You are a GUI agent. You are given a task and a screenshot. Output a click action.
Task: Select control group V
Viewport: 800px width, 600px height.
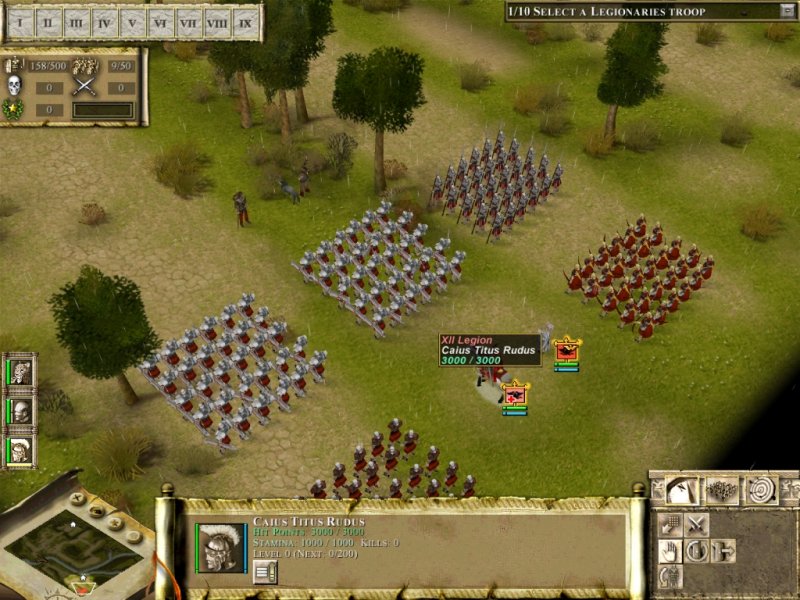coord(133,22)
